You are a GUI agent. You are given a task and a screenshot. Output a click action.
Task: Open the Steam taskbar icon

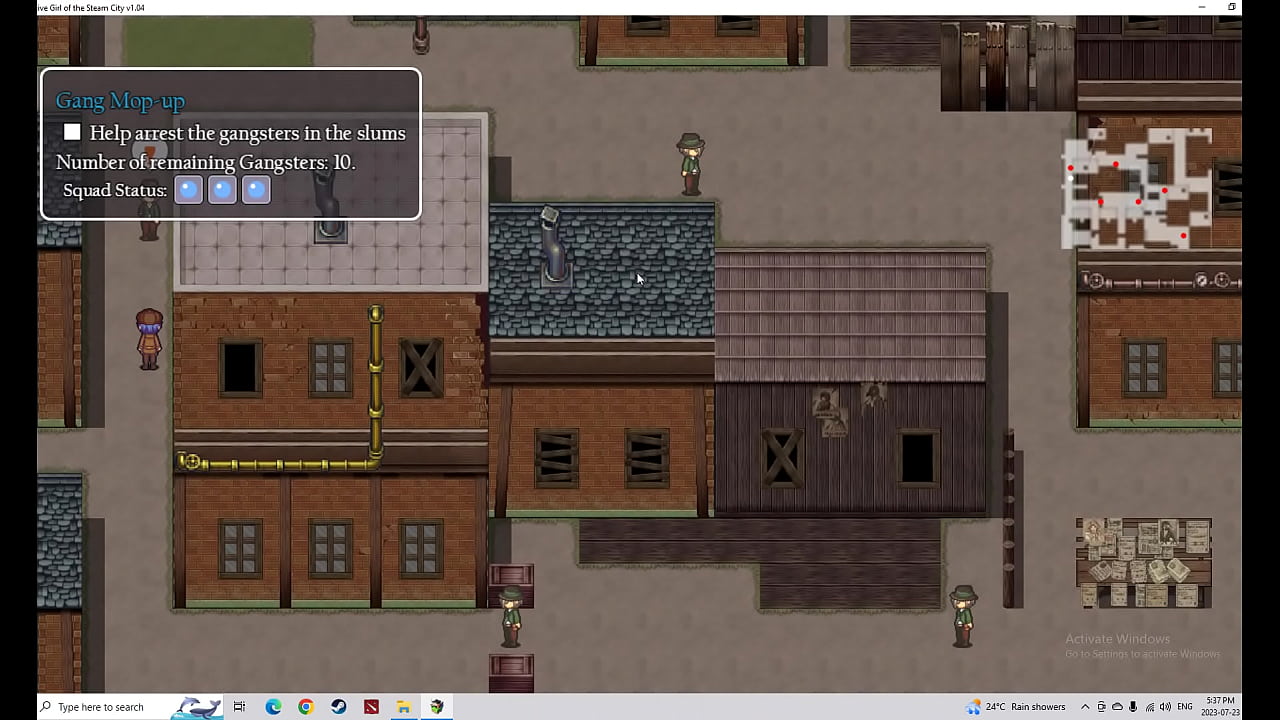pyautogui.click(x=339, y=707)
